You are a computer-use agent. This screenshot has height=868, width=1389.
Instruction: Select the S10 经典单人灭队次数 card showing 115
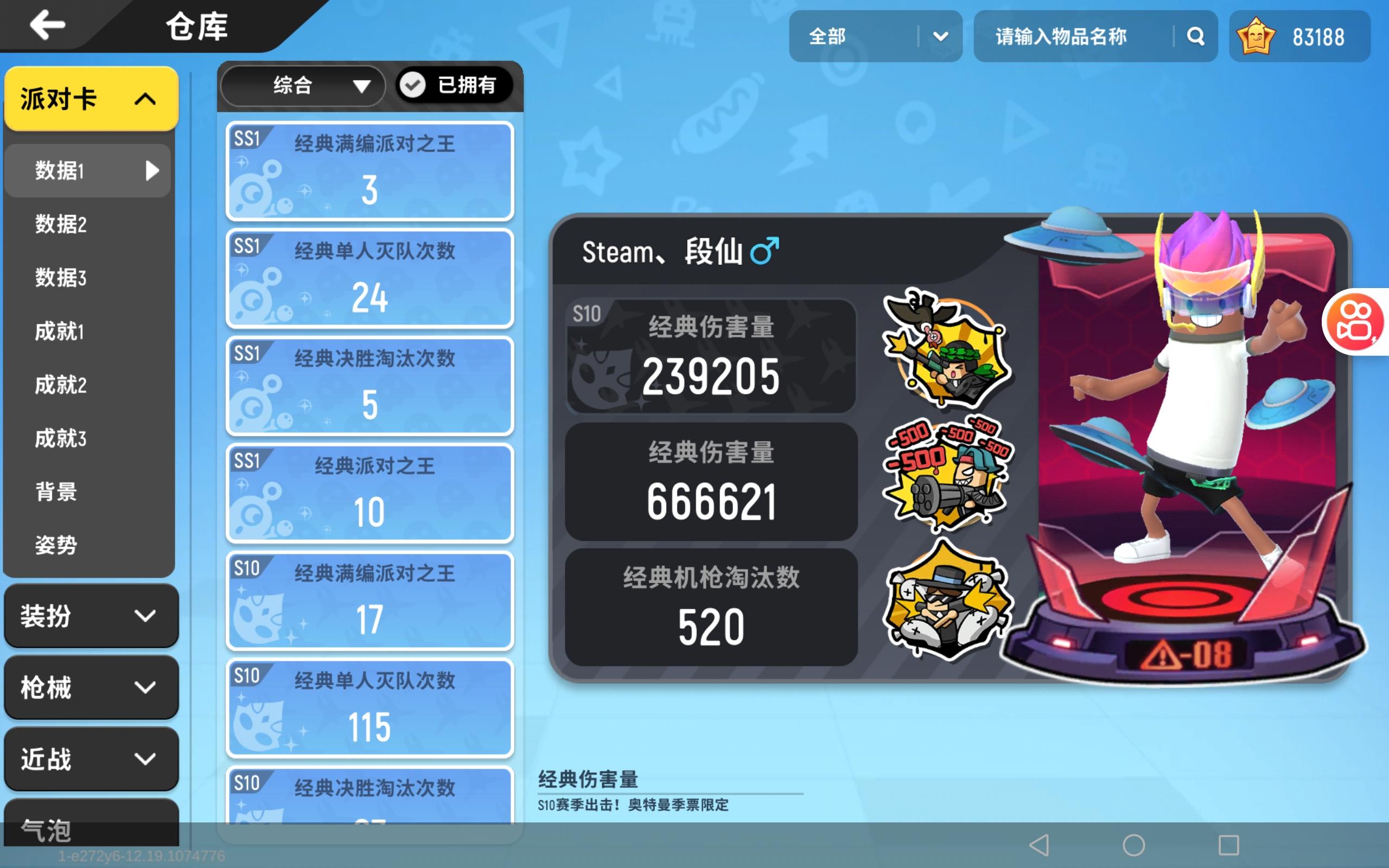[x=369, y=708]
